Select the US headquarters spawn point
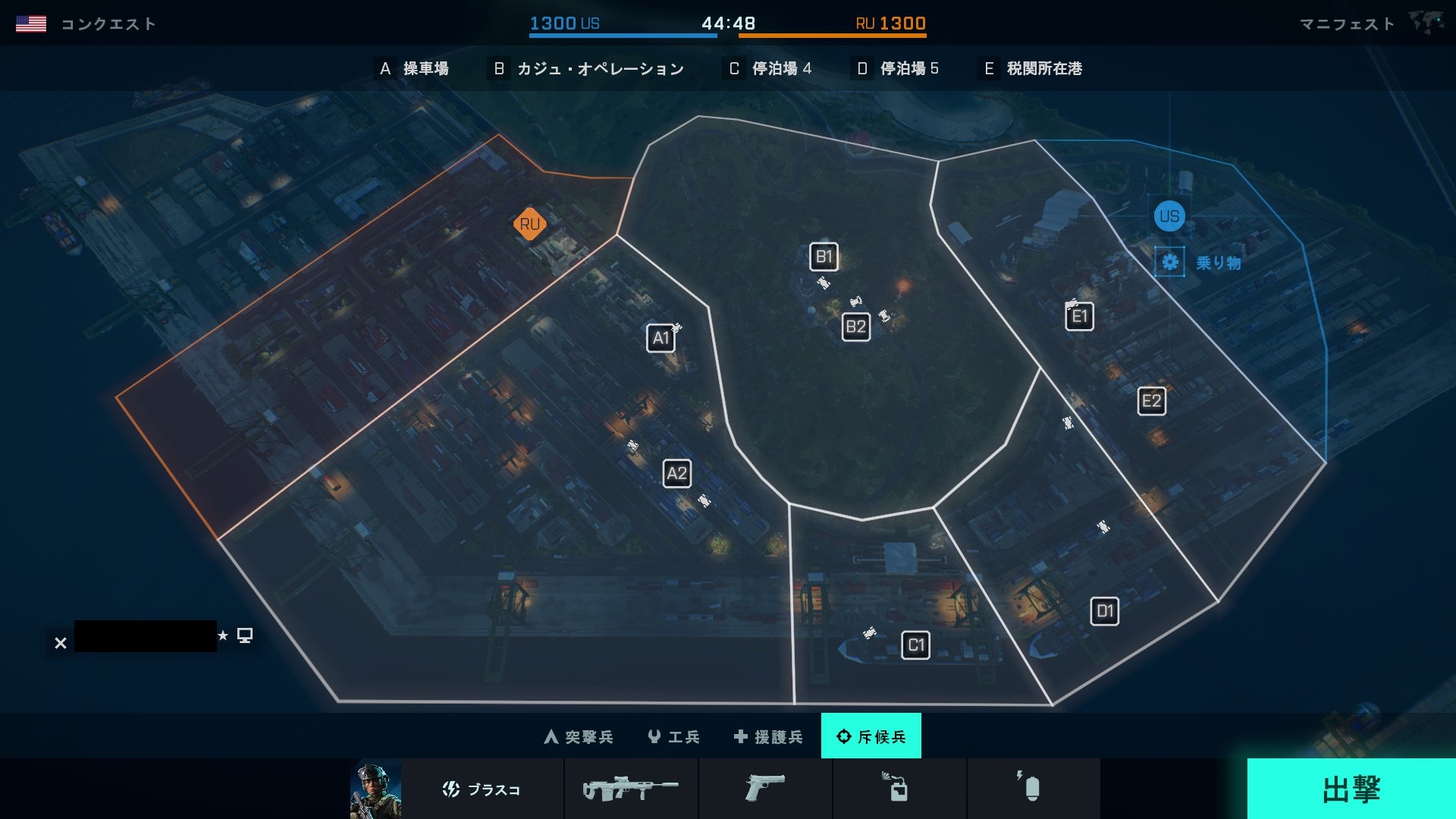This screenshot has height=819, width=1456. [1169, 216]
